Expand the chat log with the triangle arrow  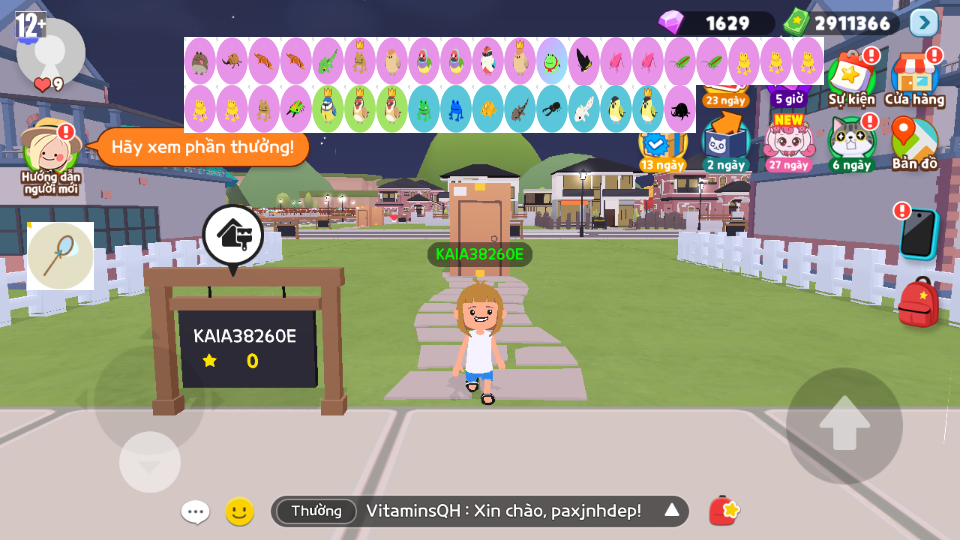[672, 511]
